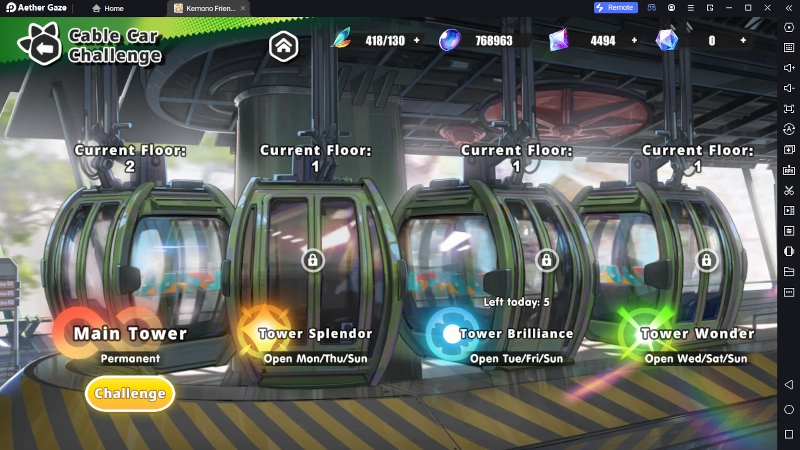This screenshot has width=800, height=450.
Task: Add blue crystals with the plus next to 0
Action: pyautogui.click(x=743, y=41)
